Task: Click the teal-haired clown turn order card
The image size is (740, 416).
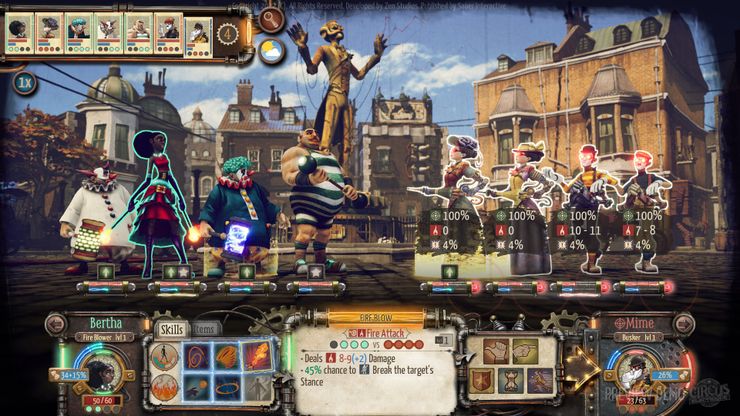Action: point(78,32)
